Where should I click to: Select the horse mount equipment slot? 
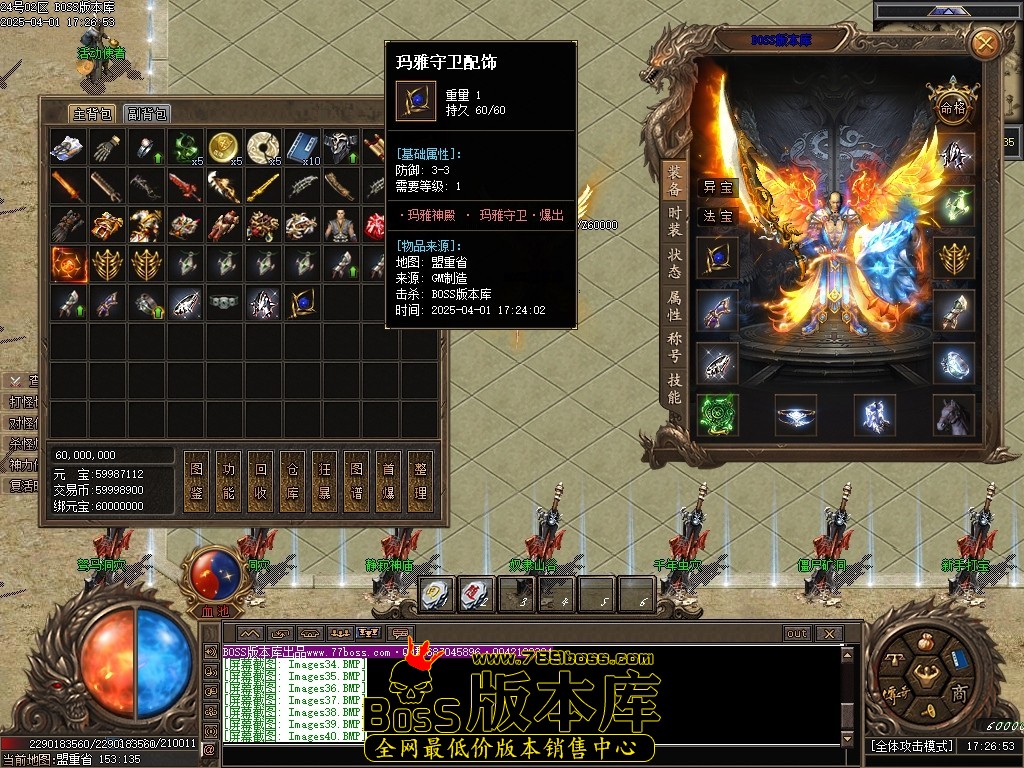954,415
